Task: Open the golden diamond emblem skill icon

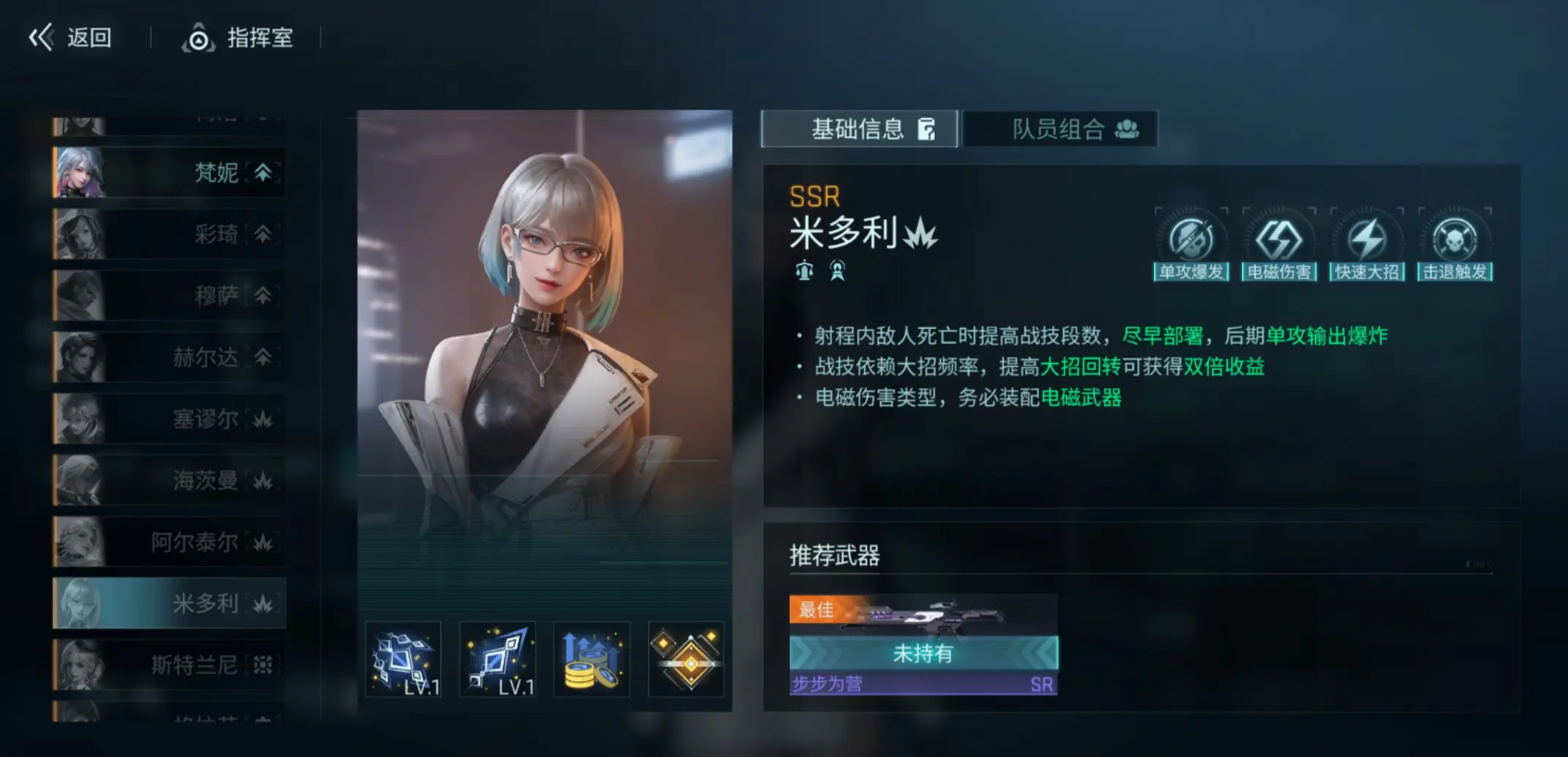Action: (x=686, y=660)
